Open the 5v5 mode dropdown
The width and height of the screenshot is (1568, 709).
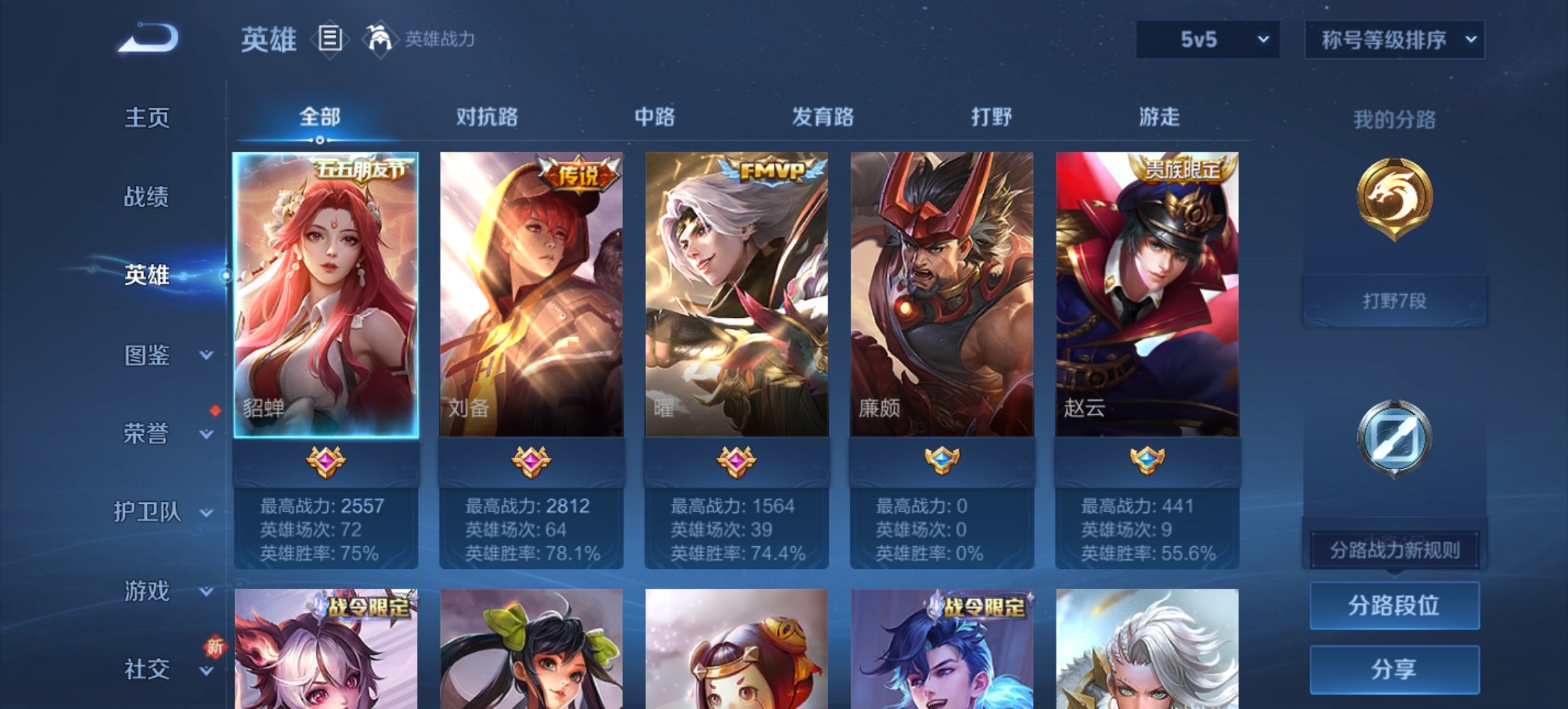click(x=1207, y=40)
